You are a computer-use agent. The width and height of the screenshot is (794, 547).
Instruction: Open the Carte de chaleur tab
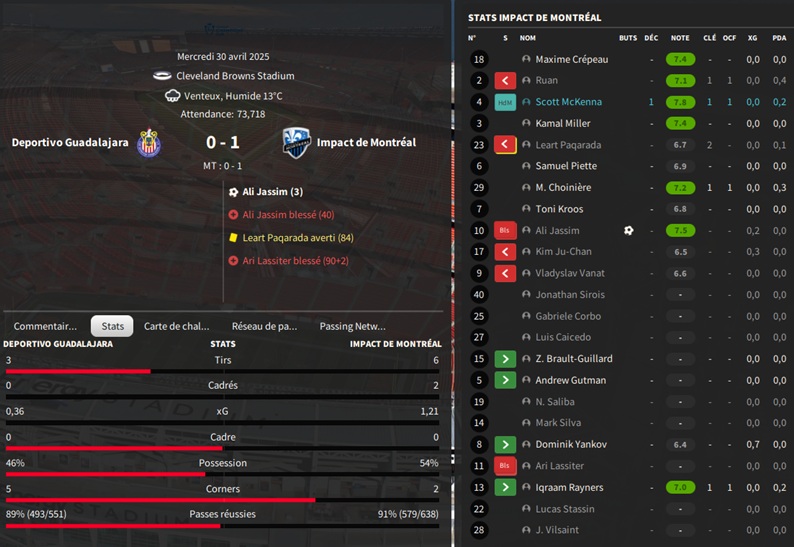pos(177,326)
